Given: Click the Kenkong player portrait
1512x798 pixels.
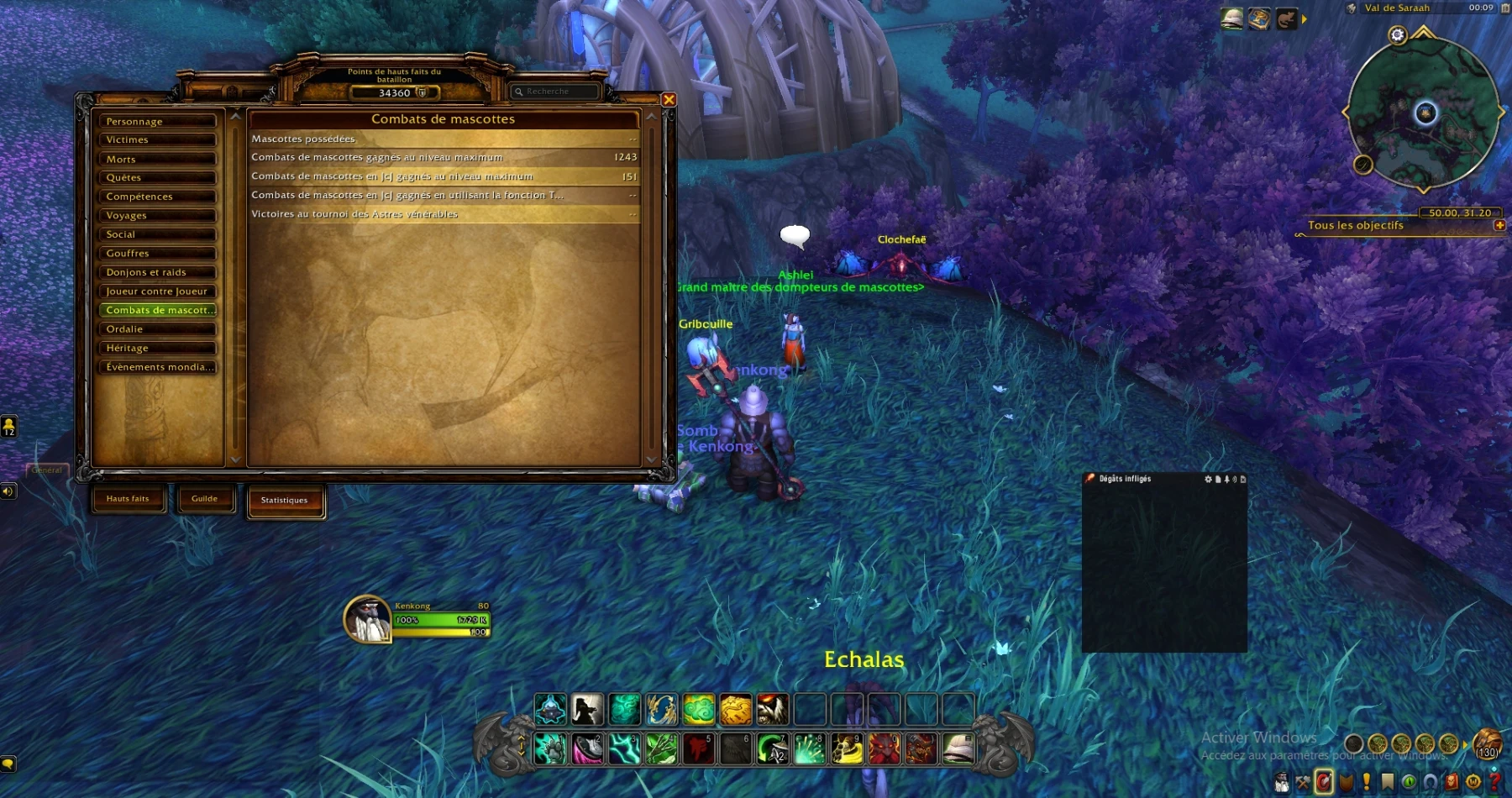Looking at the screenshot, I should click(368, 620).
